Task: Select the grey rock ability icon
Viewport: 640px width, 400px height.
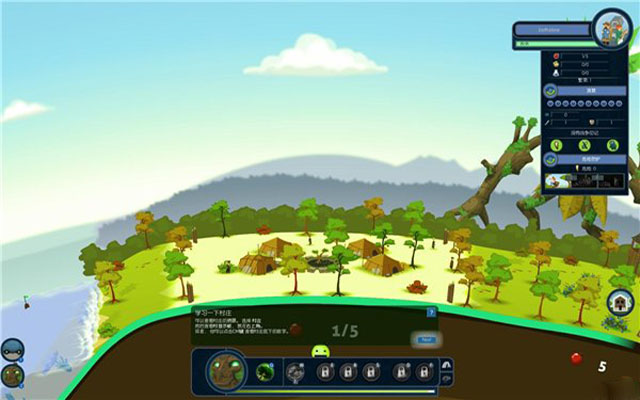Action: [x=296, y=372]
